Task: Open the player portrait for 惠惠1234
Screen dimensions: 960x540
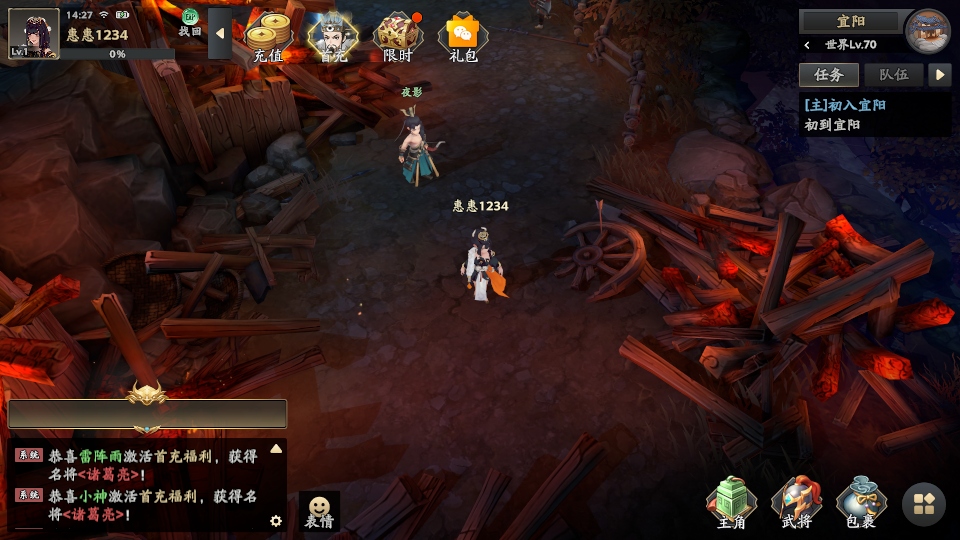Action: click(34, 34)
